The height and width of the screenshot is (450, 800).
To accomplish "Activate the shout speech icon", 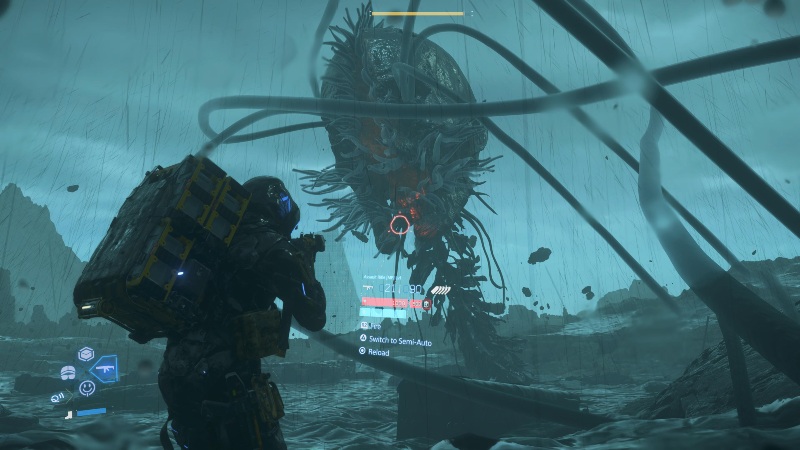I will [x=59, y=397].
